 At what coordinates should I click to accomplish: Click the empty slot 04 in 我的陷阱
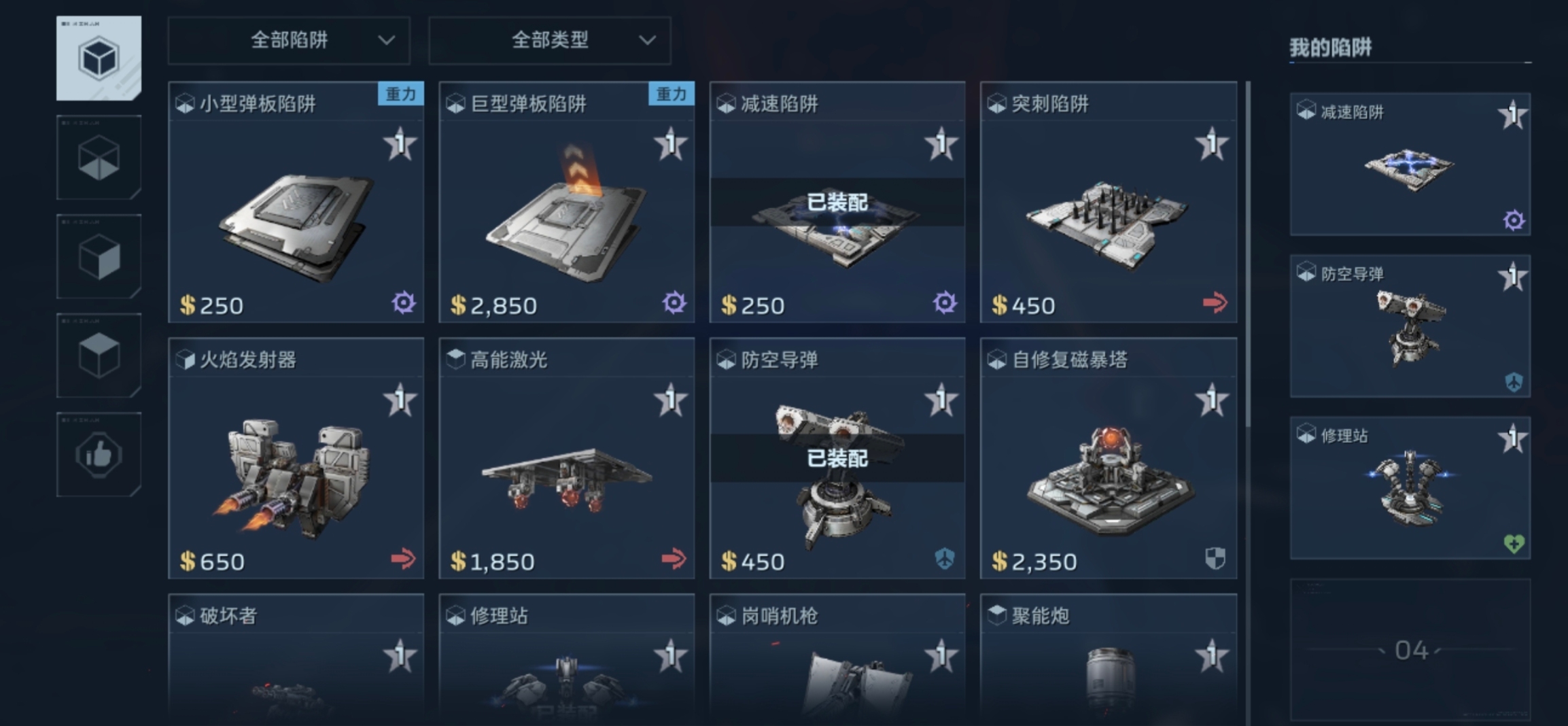1410,649
